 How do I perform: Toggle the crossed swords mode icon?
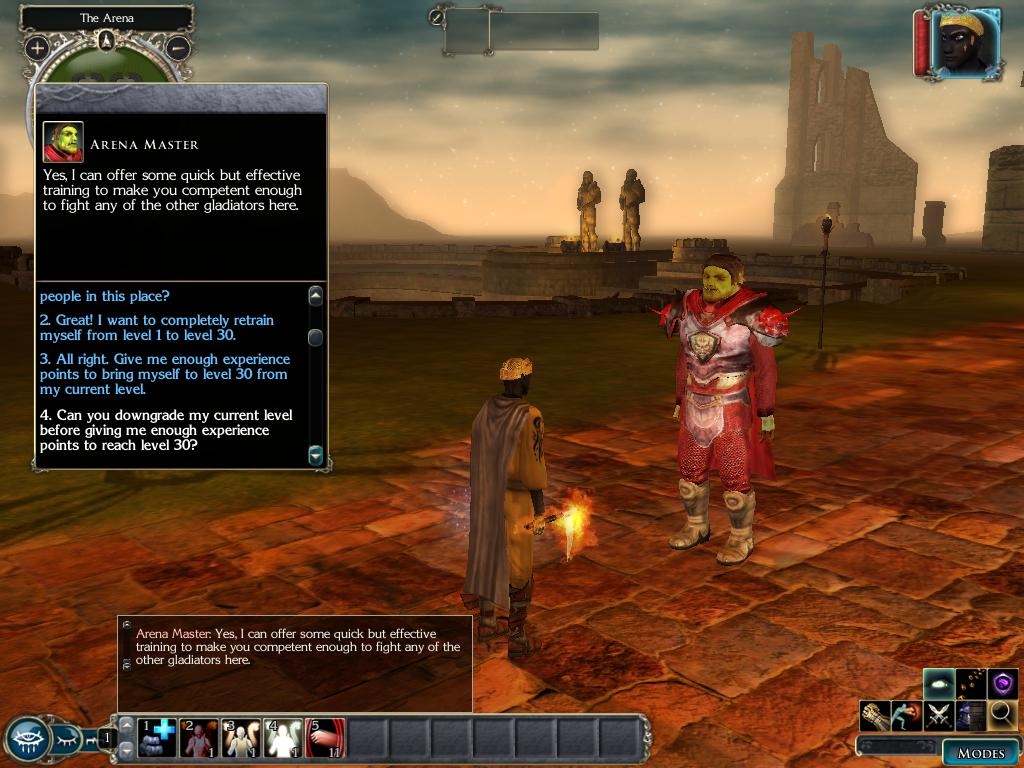938,715
